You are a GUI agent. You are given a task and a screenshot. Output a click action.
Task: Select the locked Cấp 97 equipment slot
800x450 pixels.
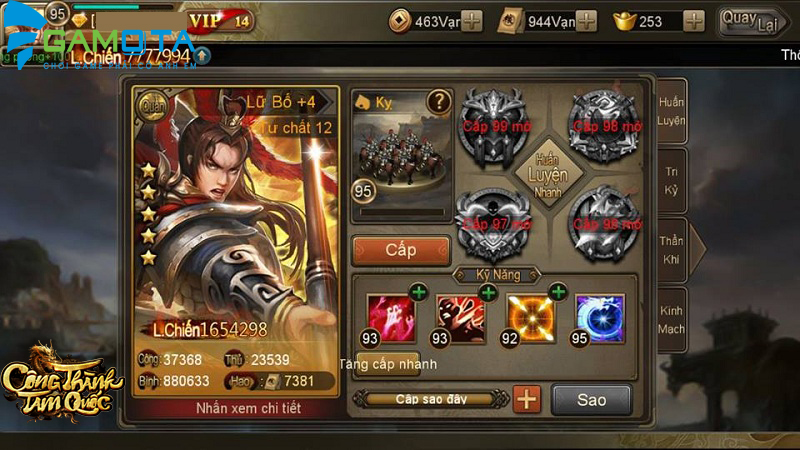click(x=490, y=220)
